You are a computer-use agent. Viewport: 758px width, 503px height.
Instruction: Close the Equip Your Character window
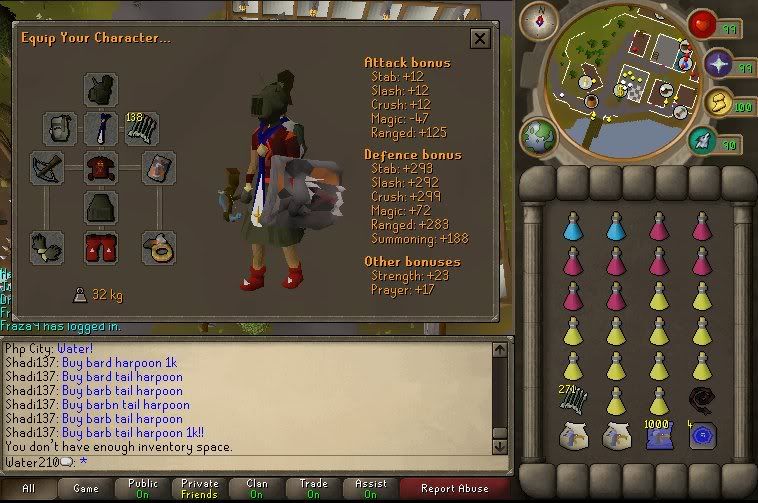point(480,39)
